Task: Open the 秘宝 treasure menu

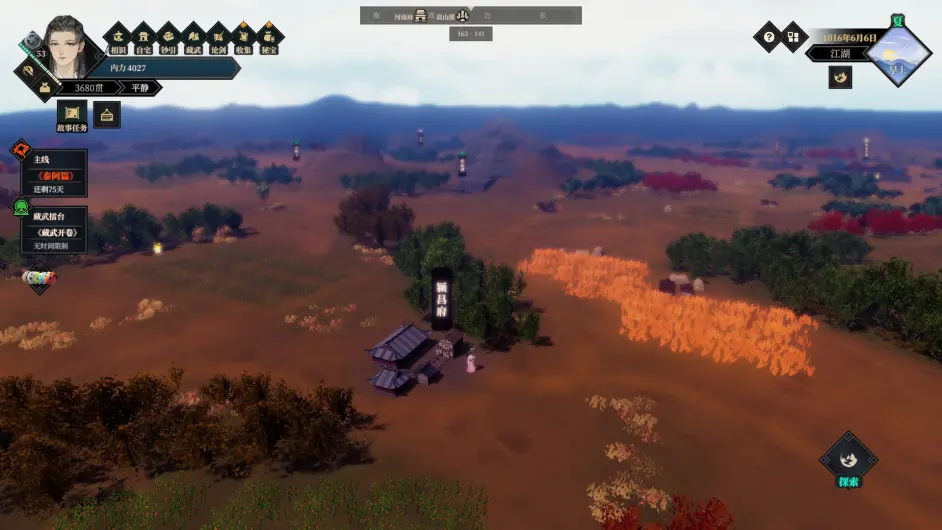Action: 270,38
